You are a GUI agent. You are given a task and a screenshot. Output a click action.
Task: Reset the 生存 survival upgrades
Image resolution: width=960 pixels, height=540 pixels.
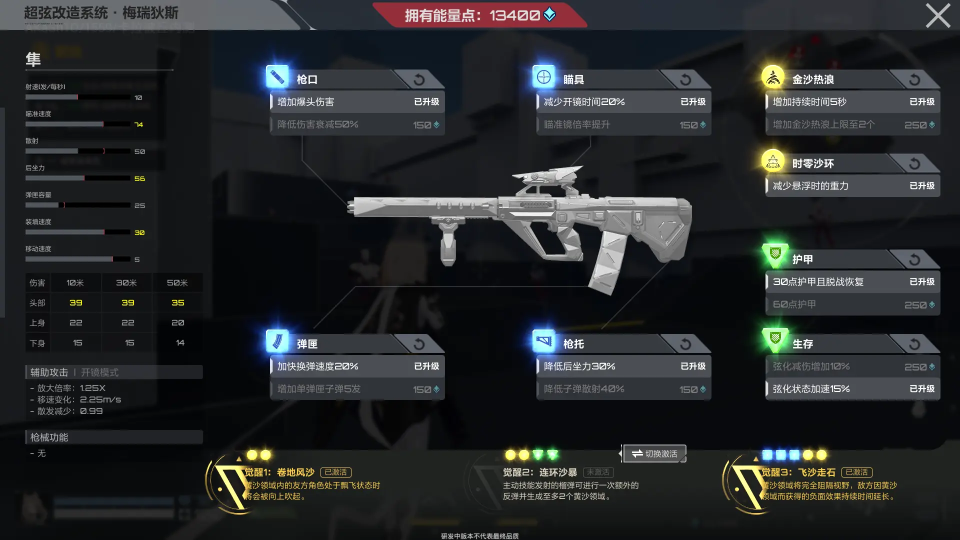point(914,344)
